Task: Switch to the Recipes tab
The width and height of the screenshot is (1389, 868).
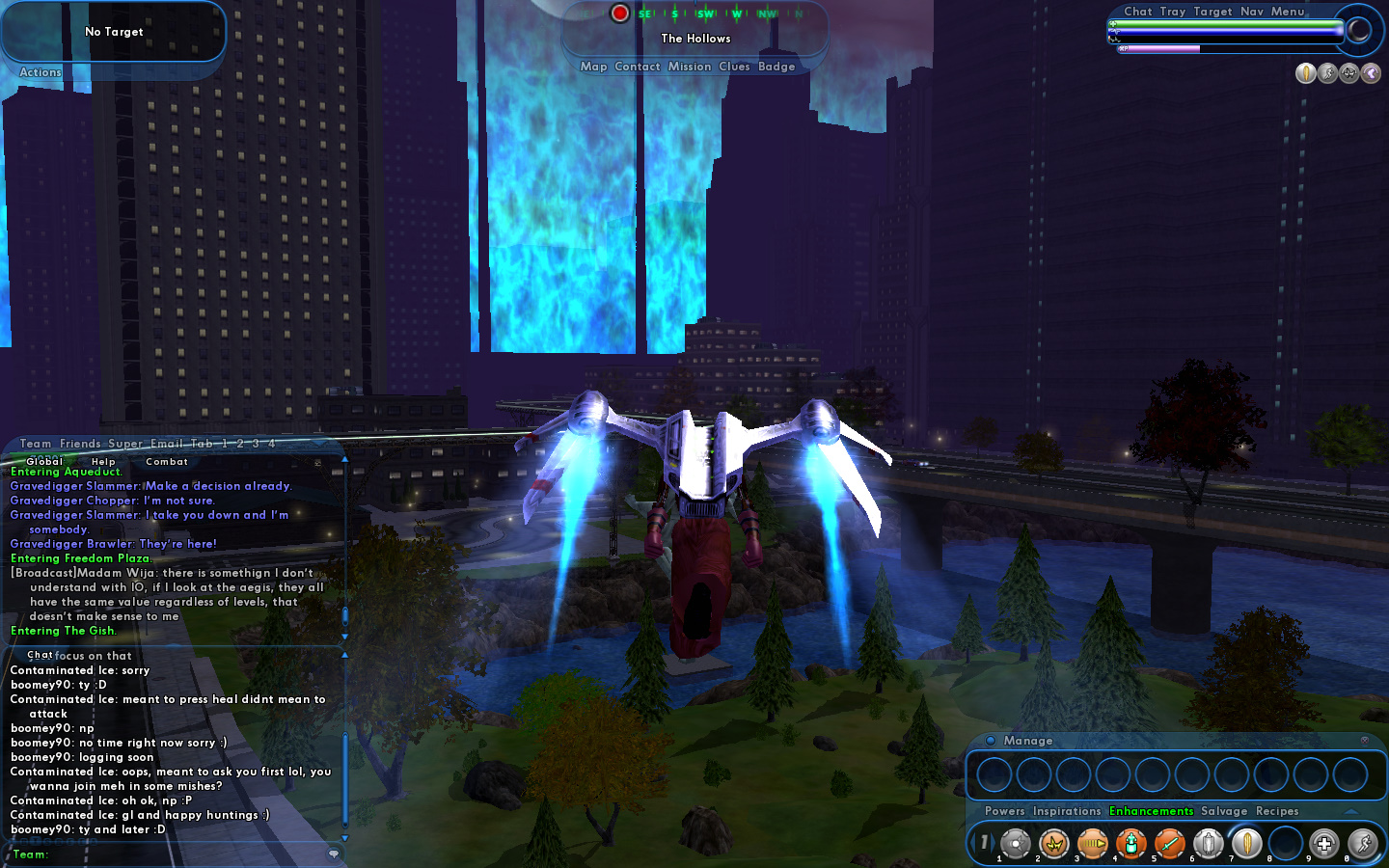Action: 1277,811
